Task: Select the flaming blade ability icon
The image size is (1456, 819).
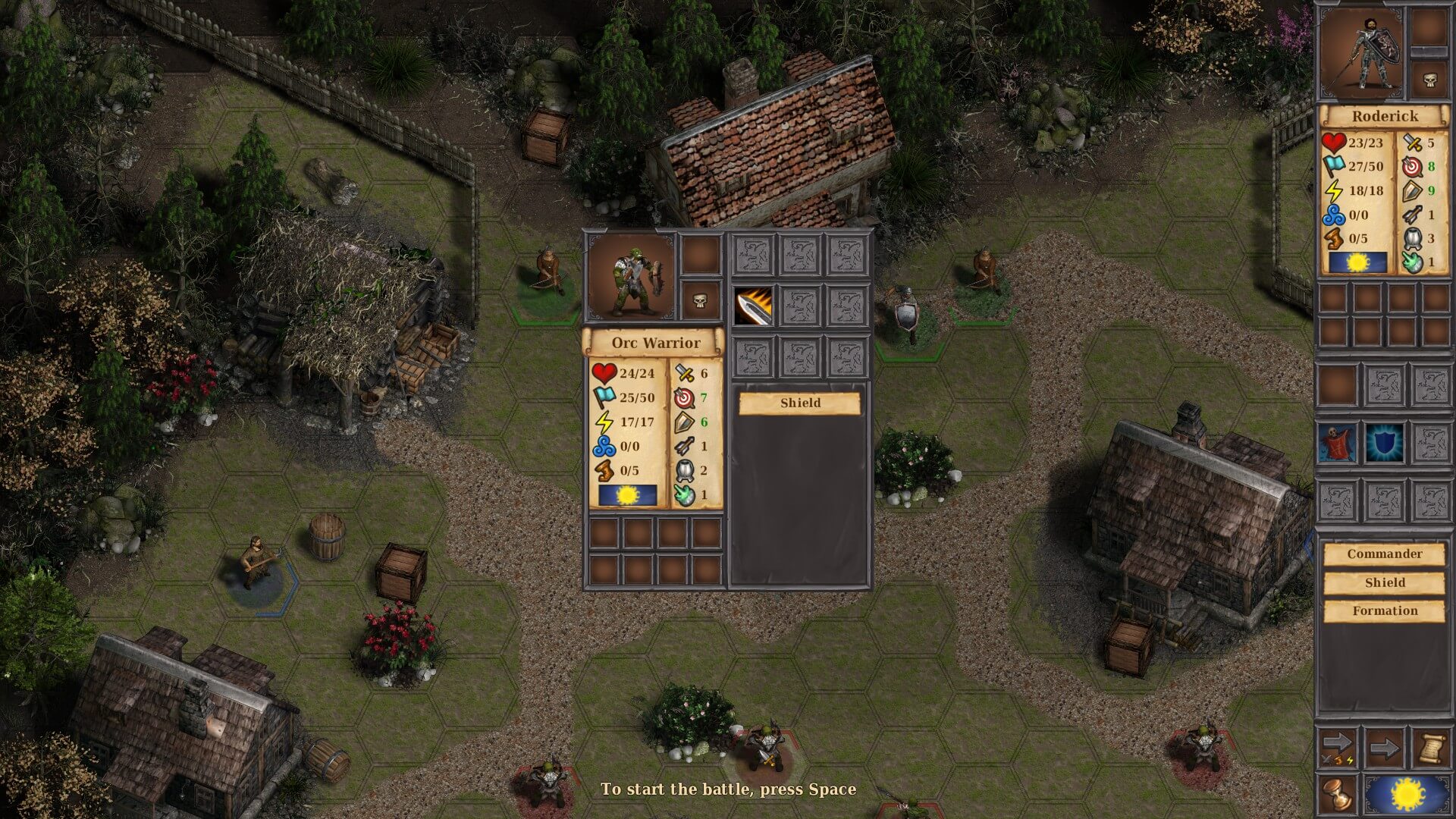Action: pos(753,306)
